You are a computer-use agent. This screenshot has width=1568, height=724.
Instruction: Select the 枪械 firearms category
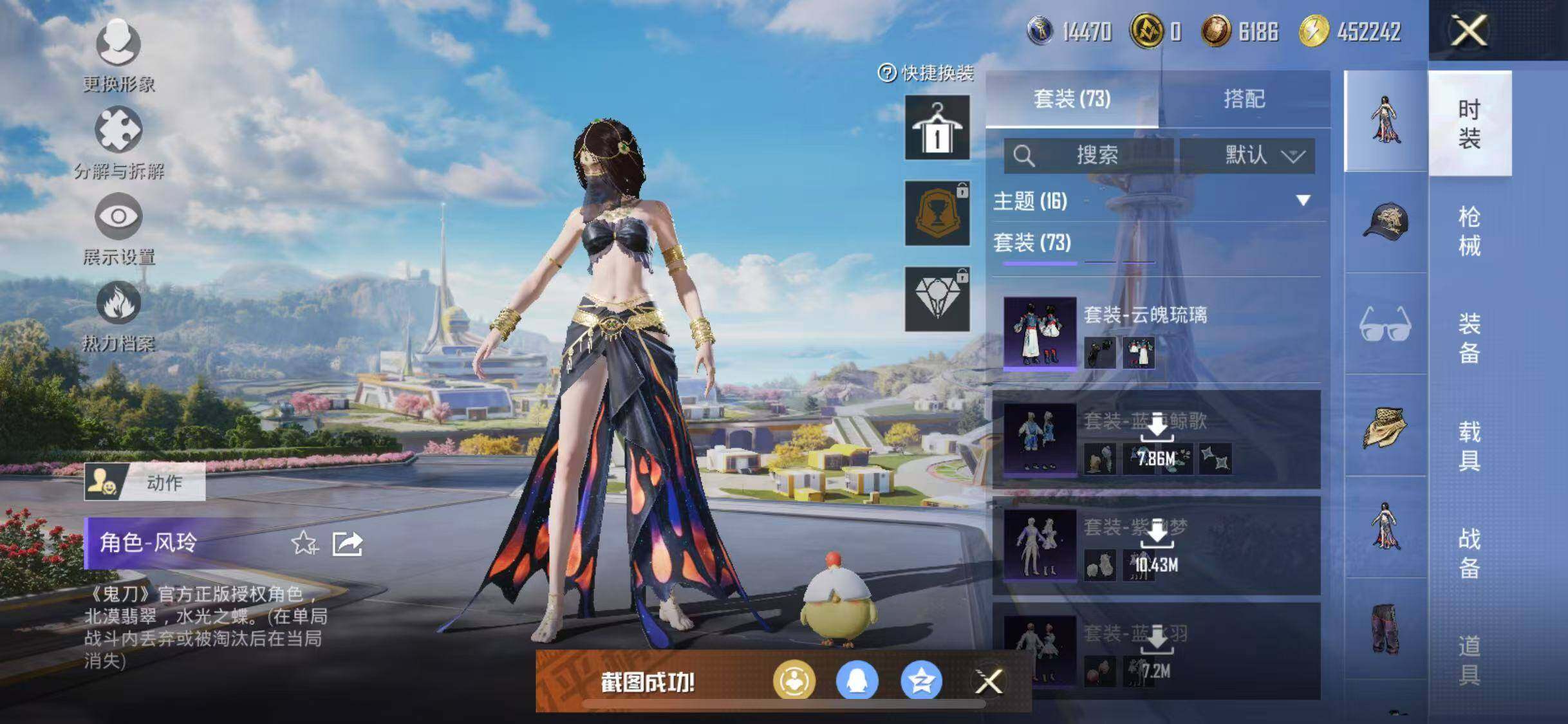(1469, 230)
